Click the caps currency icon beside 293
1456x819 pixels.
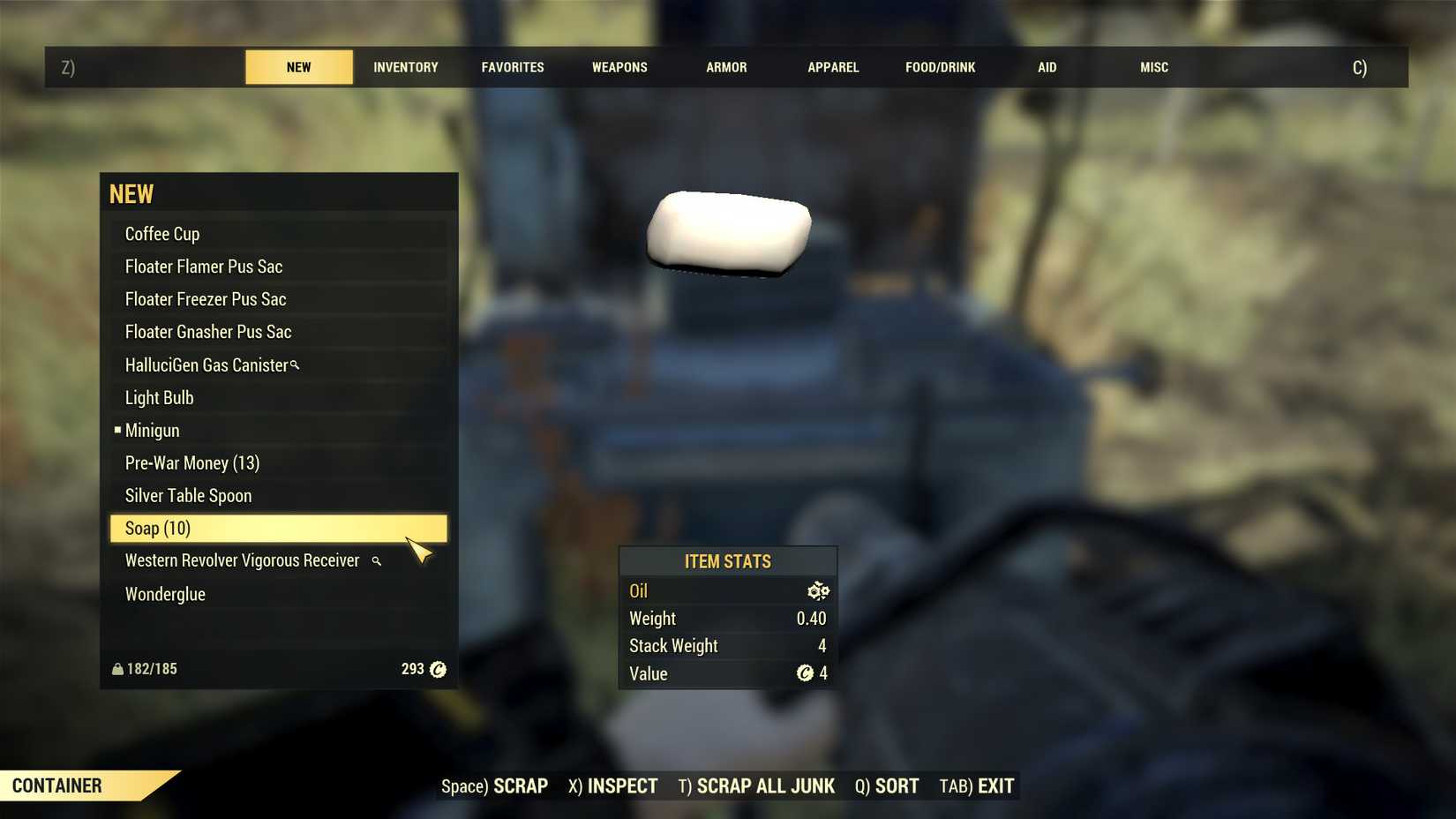[x=436, y=669]
